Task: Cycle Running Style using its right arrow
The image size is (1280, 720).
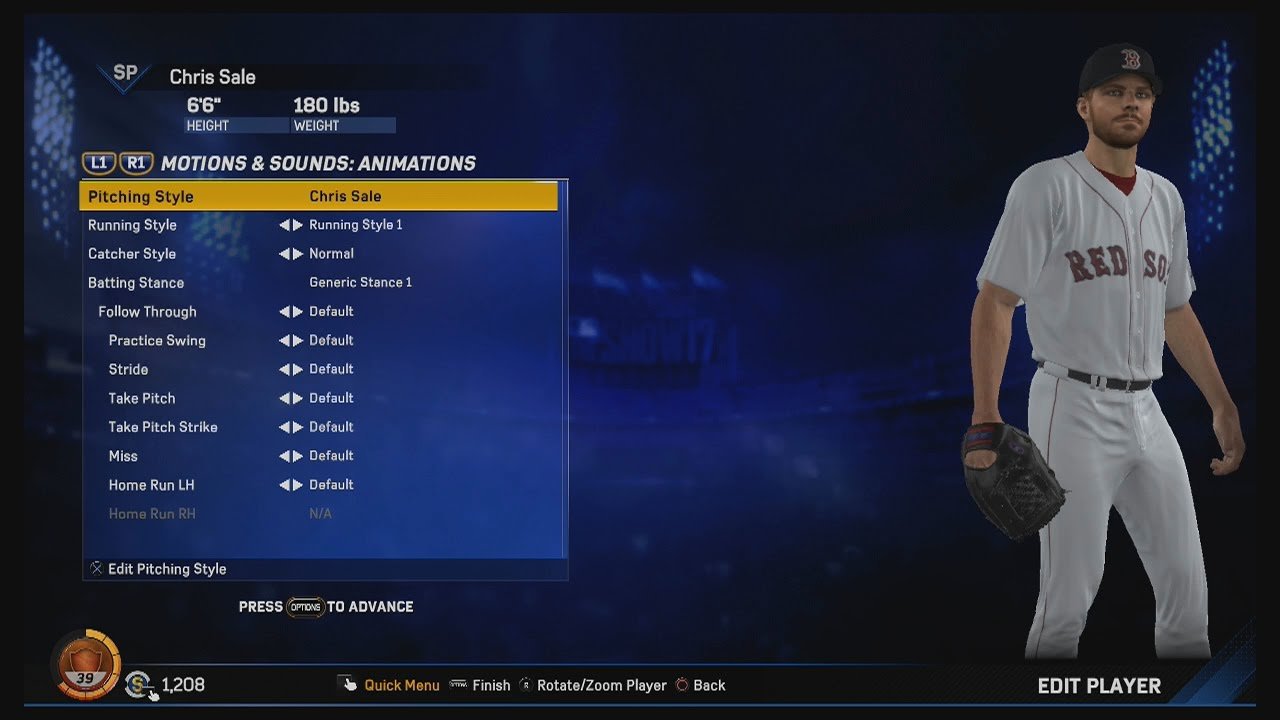Action: click(298, 225)
